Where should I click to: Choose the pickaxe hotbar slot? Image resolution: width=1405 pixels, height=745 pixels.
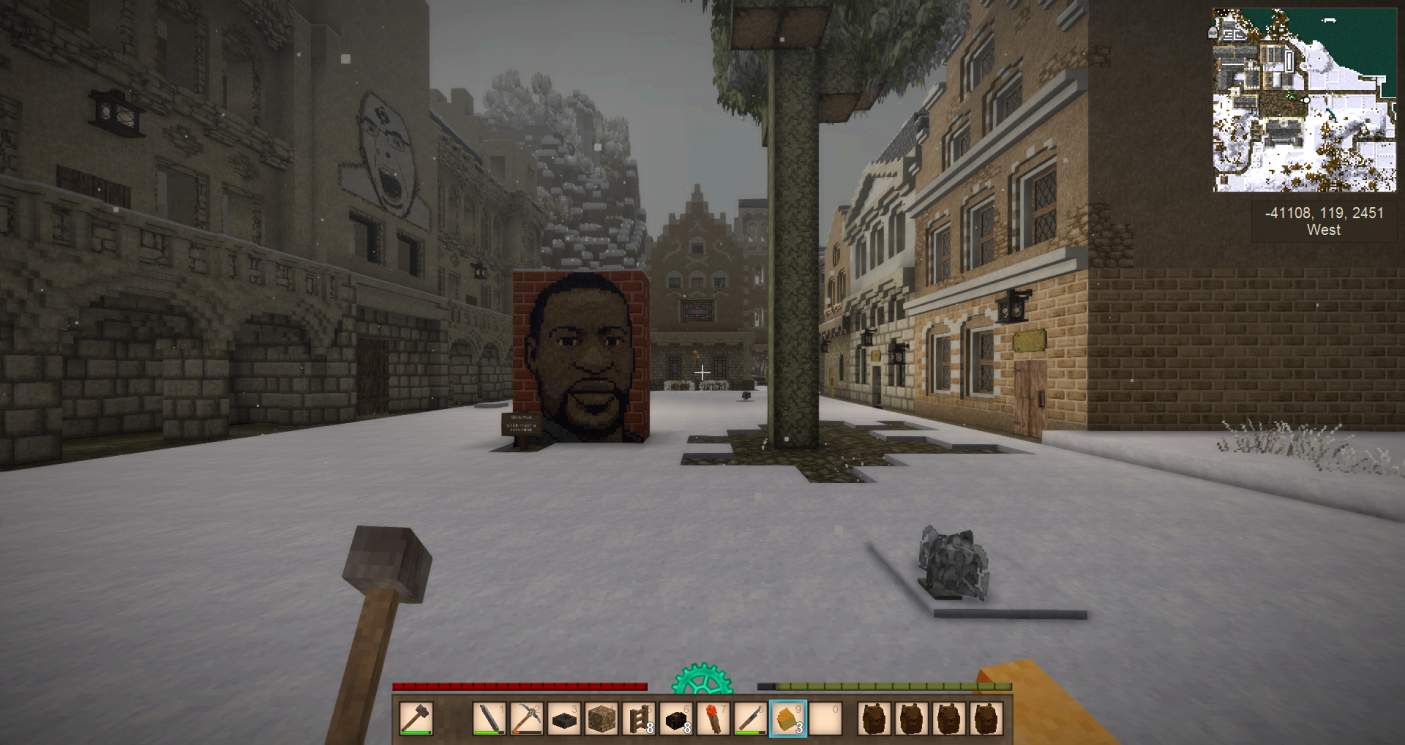(x=527, y=719)
